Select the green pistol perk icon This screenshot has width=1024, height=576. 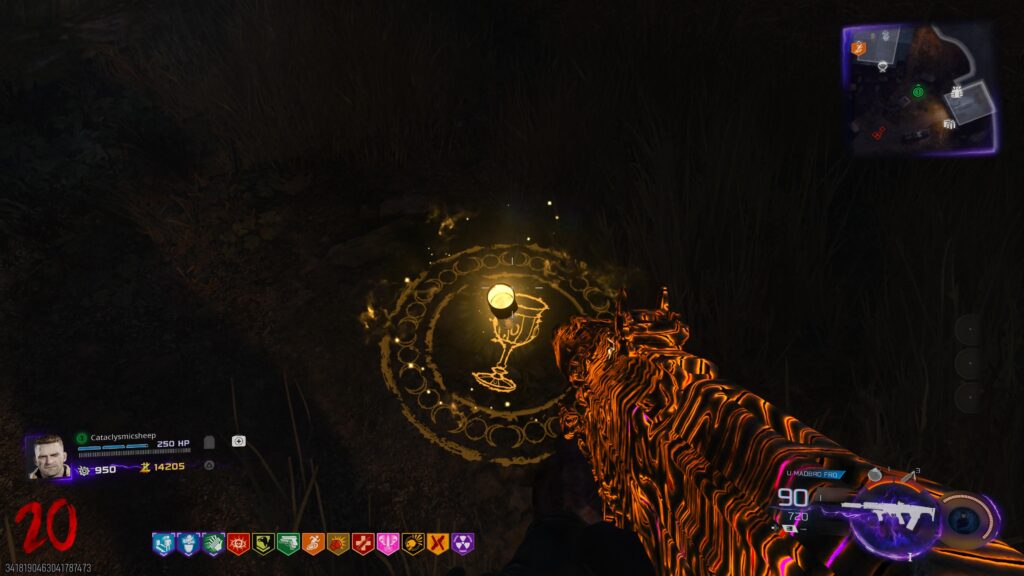[288, 544]
